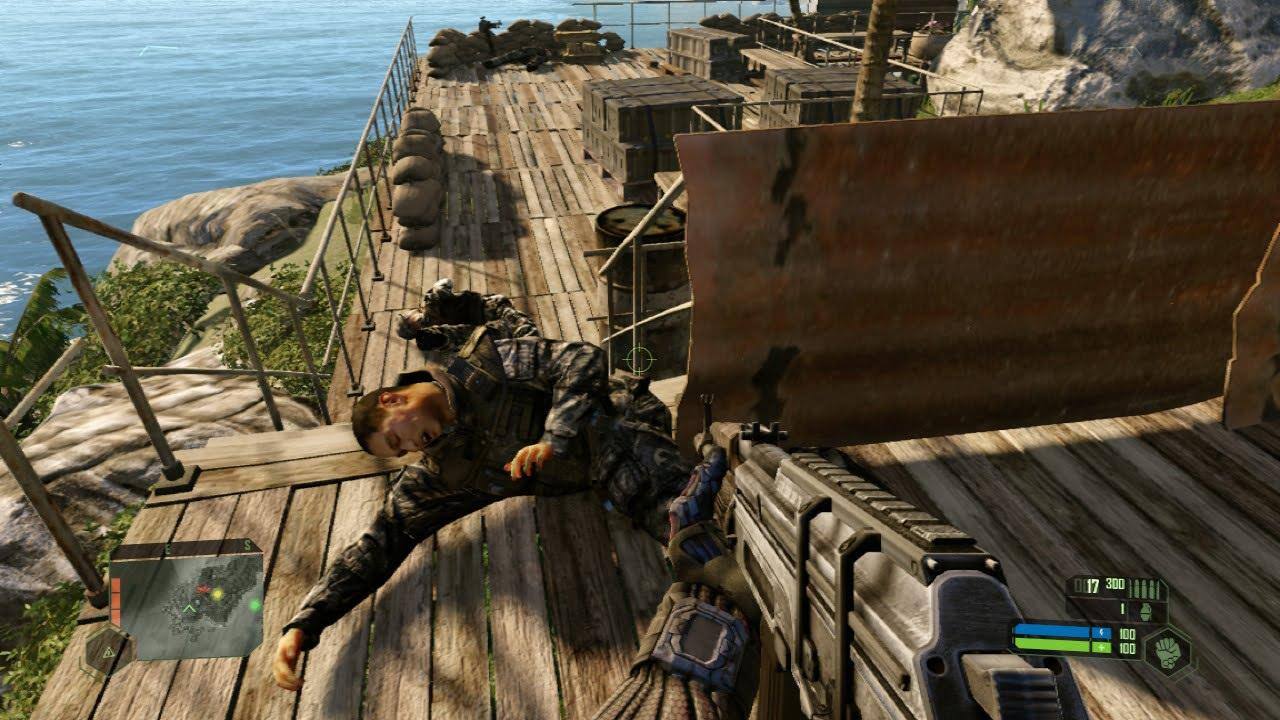Select the grenade icon

click(1148, 608)
